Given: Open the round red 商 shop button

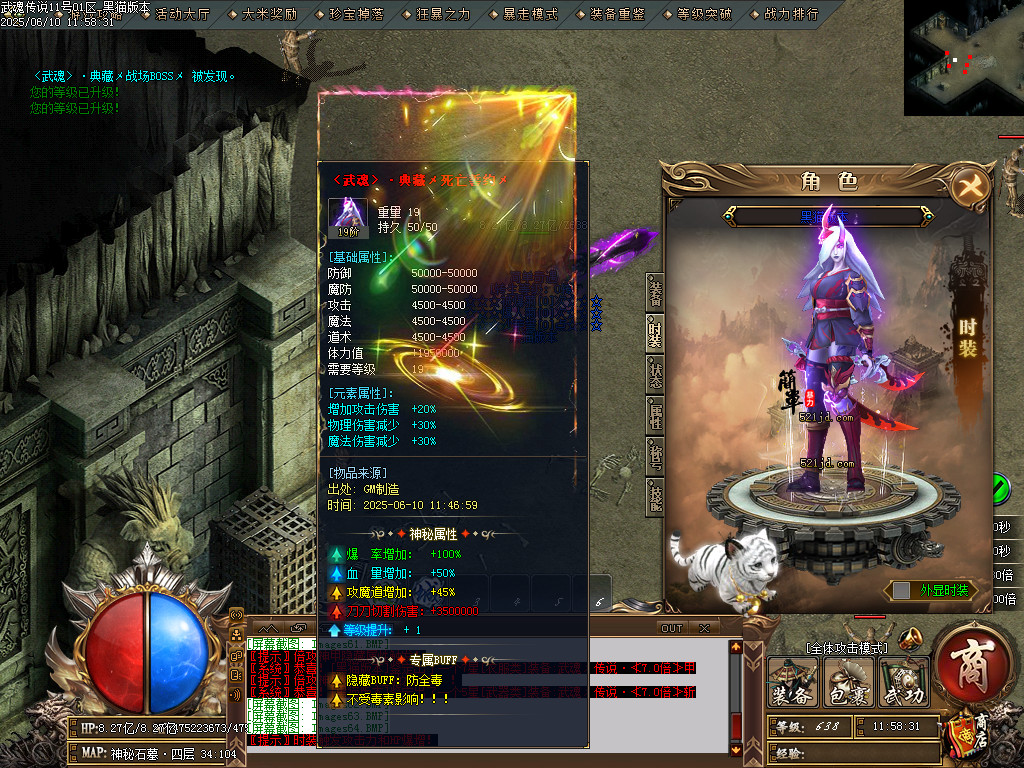Looking at the screenshot, I should coord(969,666).
